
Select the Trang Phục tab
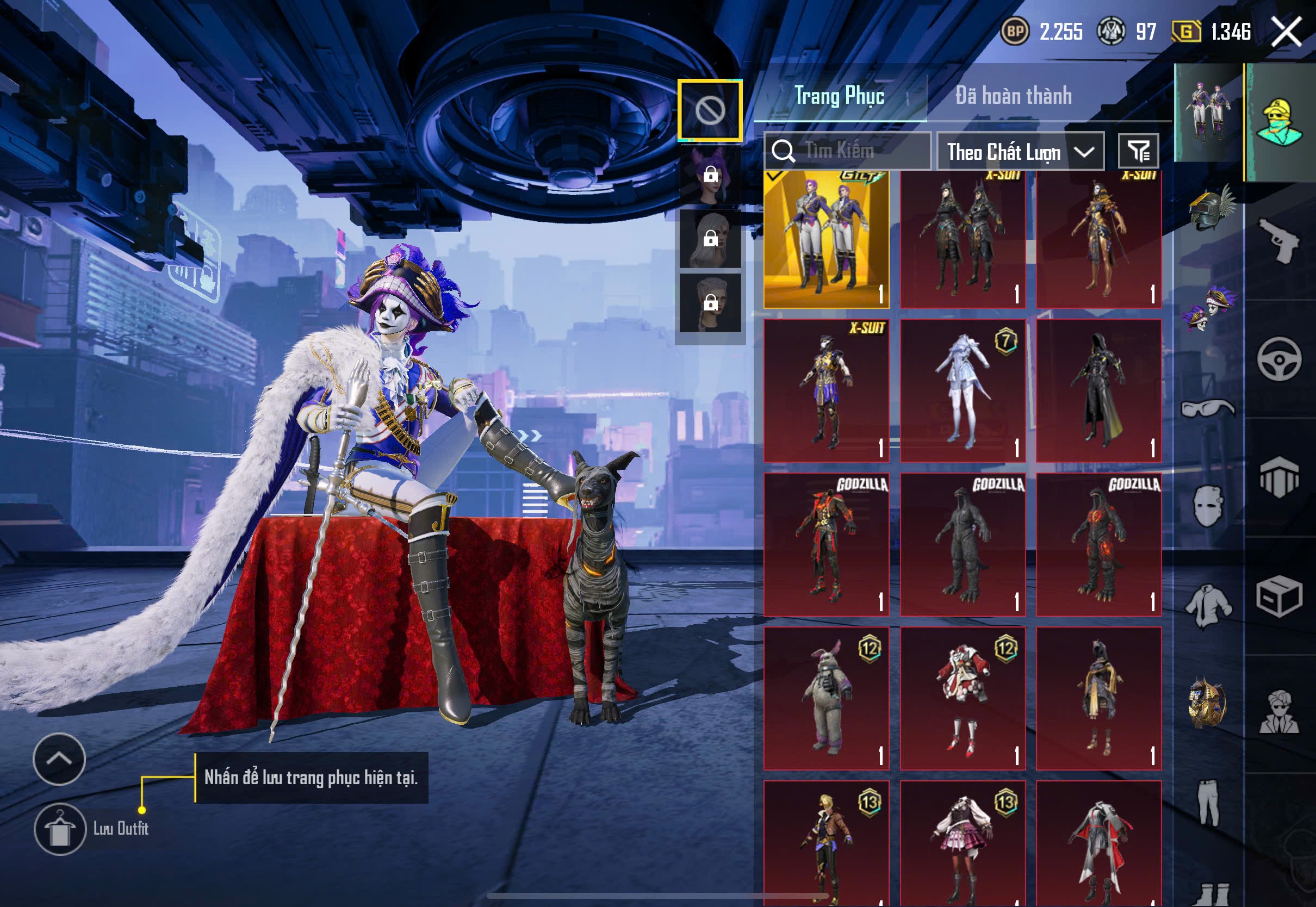click(839, 96)
